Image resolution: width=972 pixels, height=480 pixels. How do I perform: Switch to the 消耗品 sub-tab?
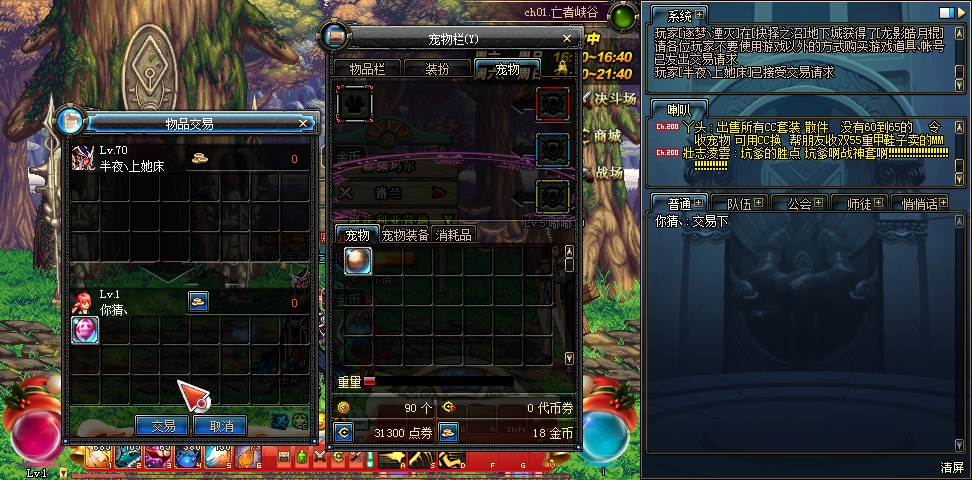(x=453, y=235)
